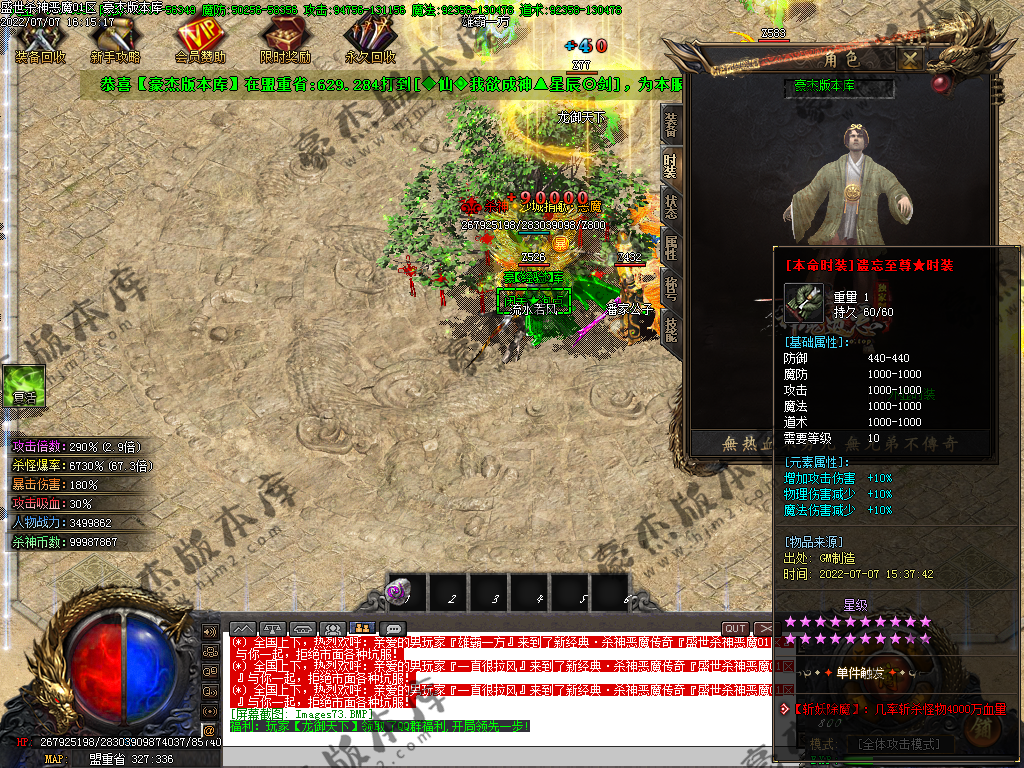Viewport: 1024px width, 768px height.
Task: Activate the 复活 revive skill icon
Action: click(24, 385)
